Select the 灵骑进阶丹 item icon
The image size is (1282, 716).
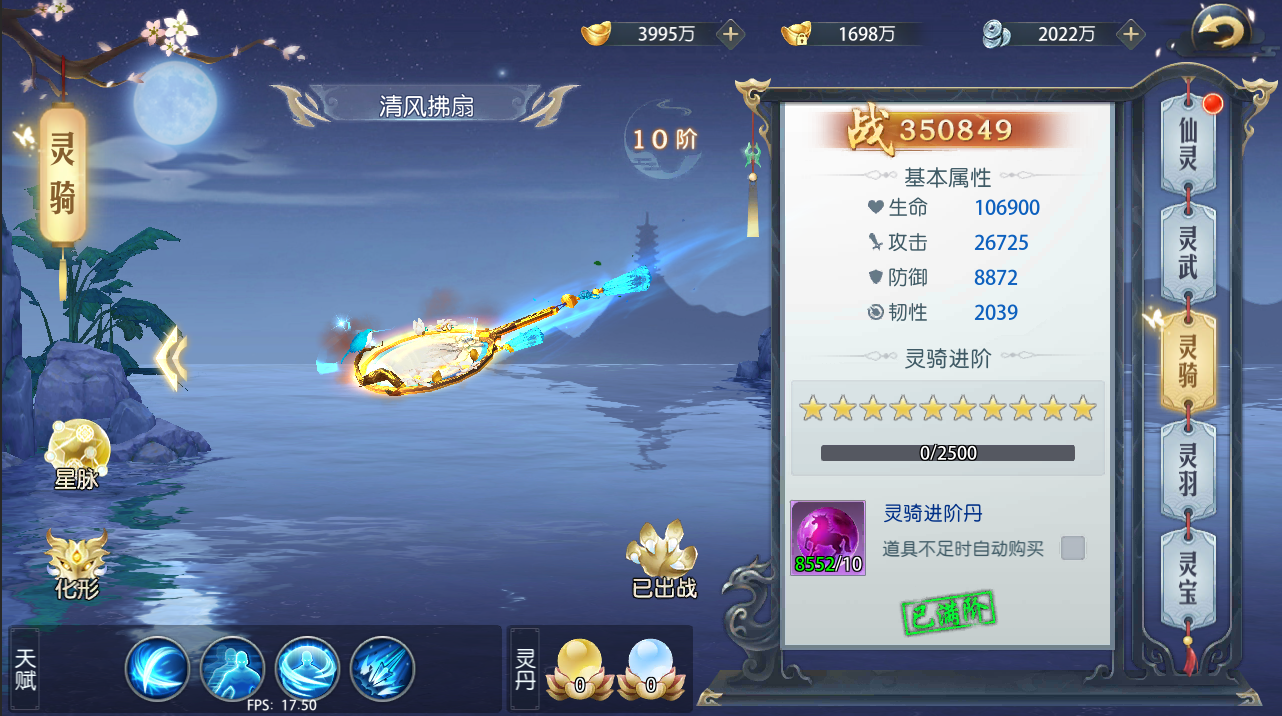(828, 538)
